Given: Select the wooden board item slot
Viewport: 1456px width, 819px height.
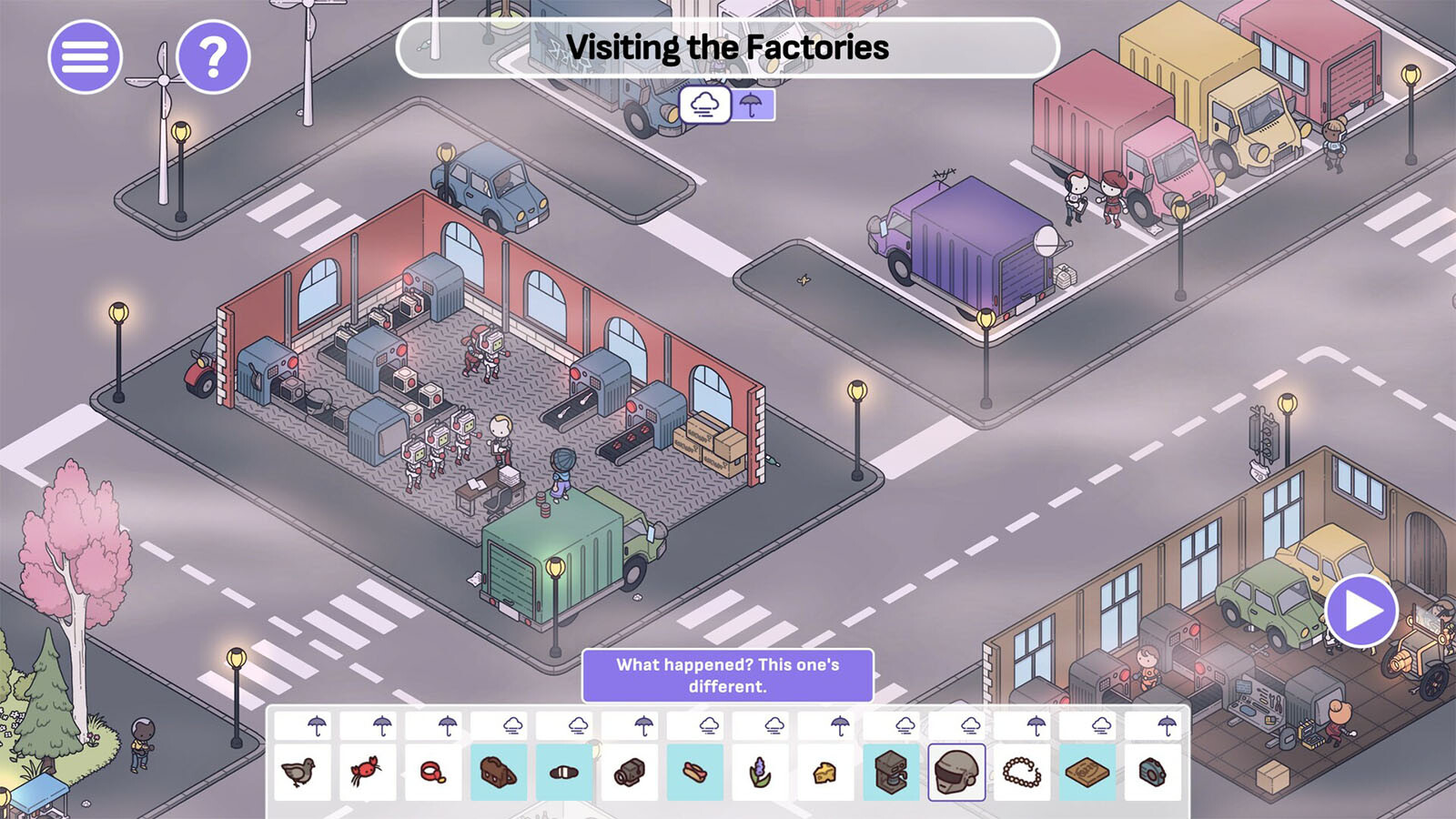Looking at the screenshot, I should click(x=1087, y=773).
